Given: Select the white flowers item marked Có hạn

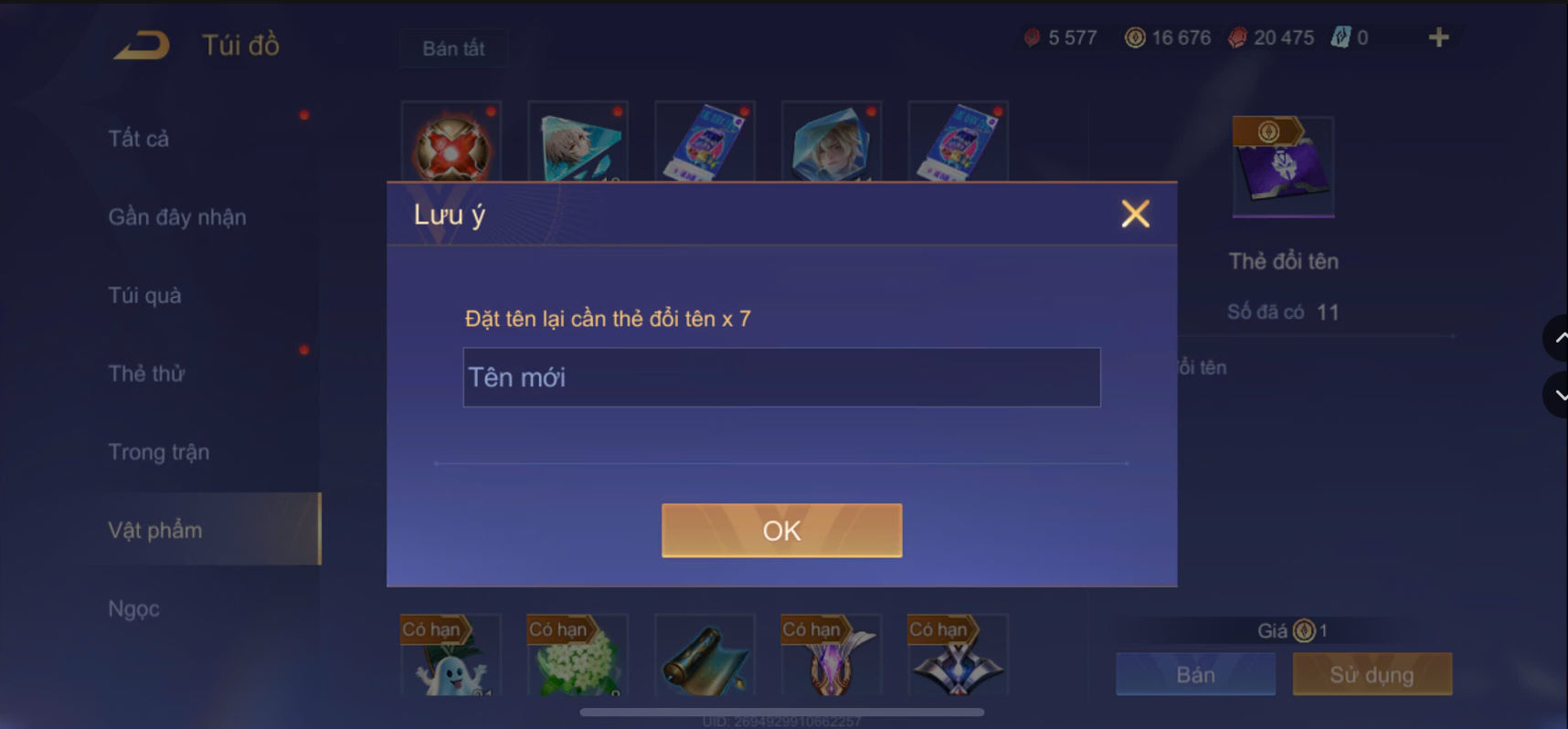Looking at the screenshot, I should 577,667.
